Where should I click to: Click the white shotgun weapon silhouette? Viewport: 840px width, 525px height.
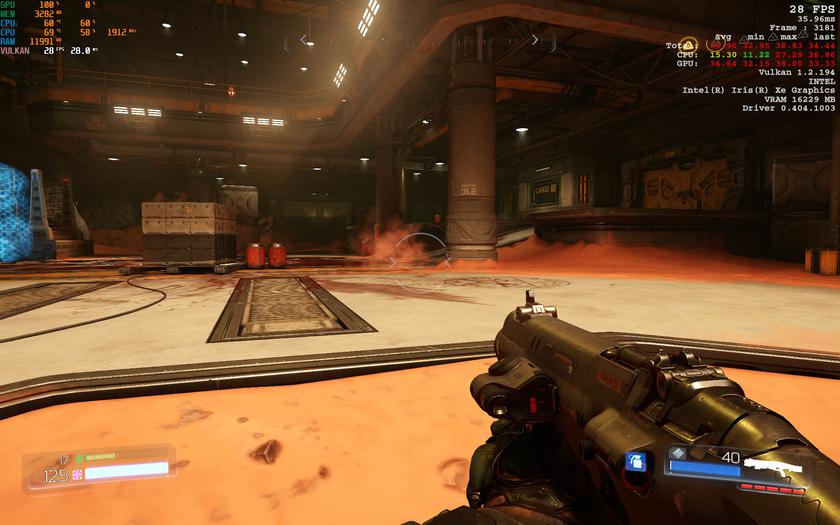(776, 468)
